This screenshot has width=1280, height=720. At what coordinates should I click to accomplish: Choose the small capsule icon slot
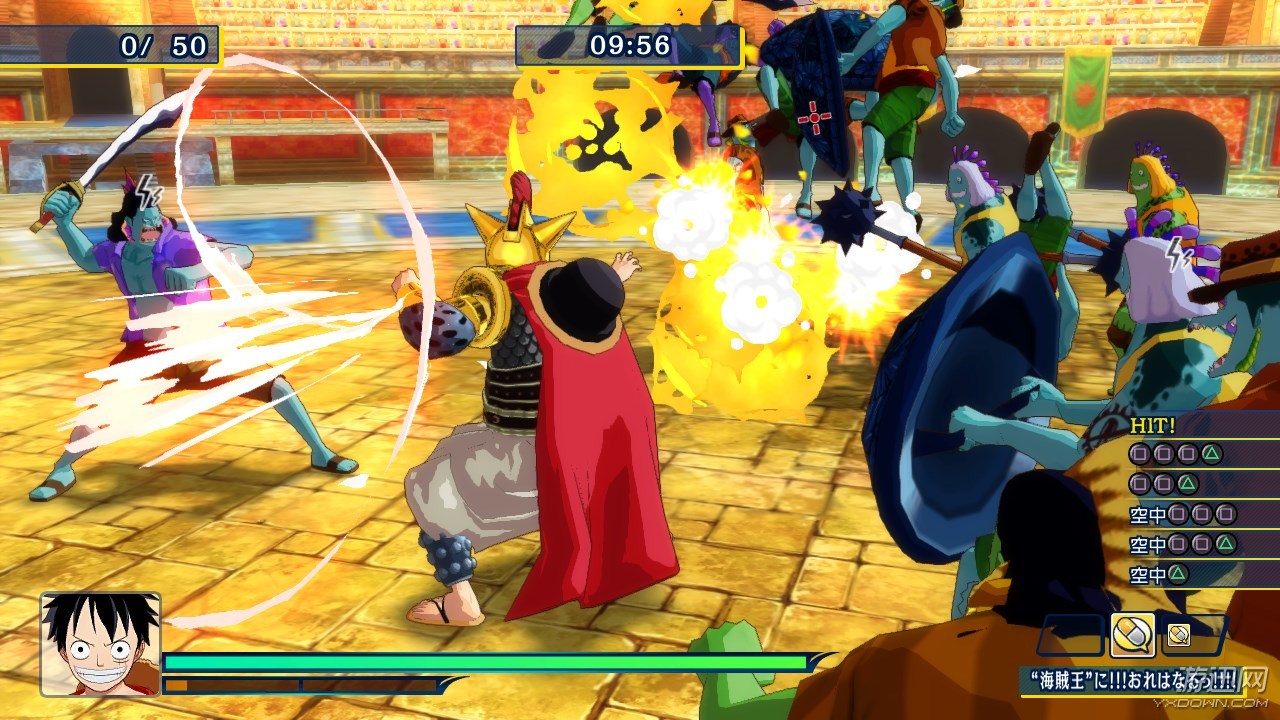1178,634
